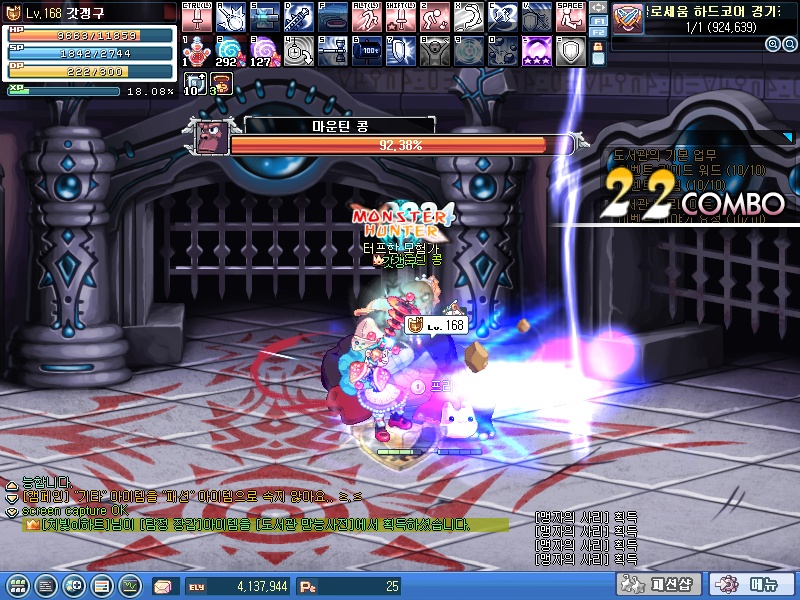Activate the SPACE hotkey skill icon

570,17
